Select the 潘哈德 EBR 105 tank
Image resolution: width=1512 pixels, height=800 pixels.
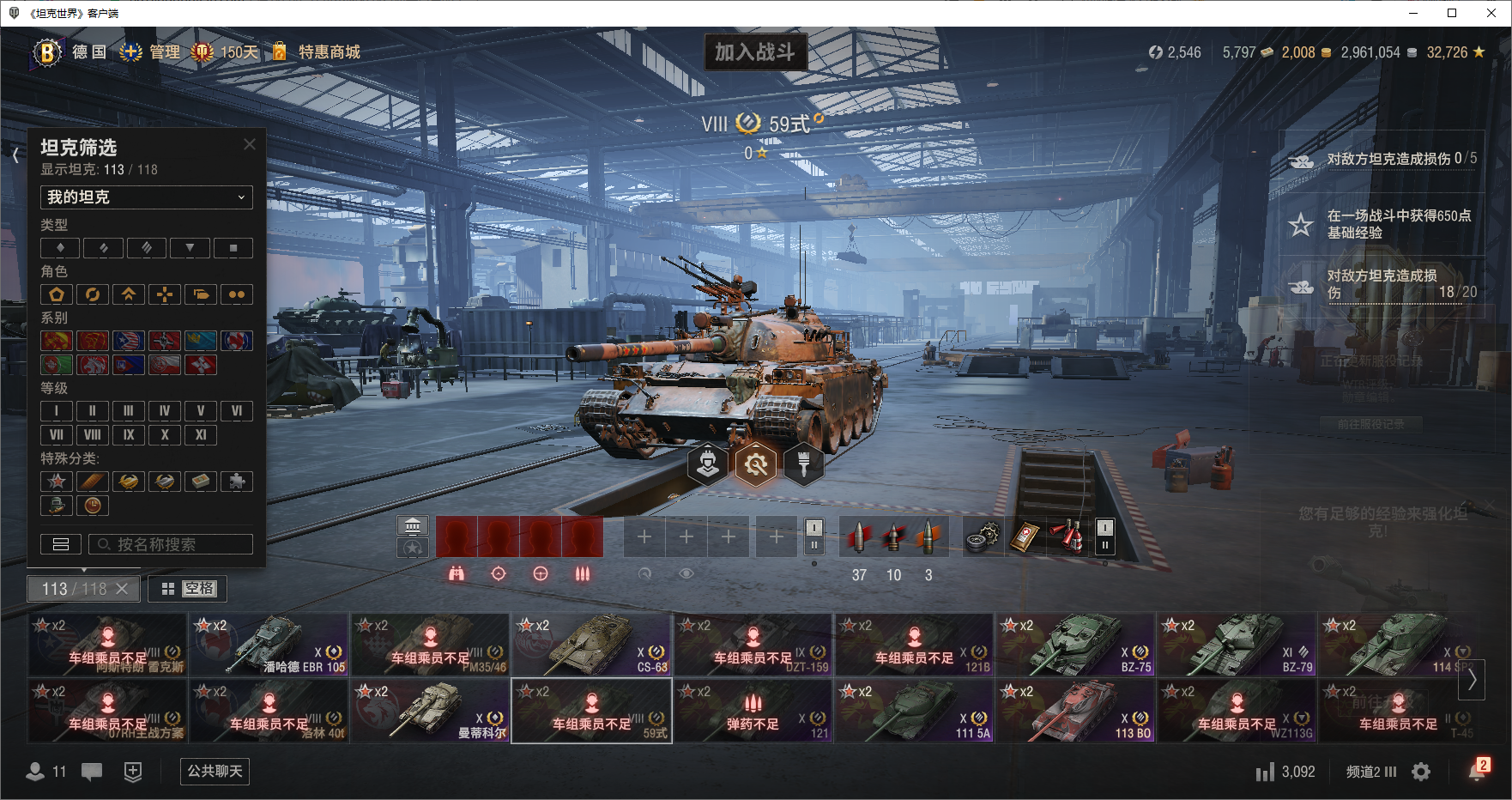(269, 645)
